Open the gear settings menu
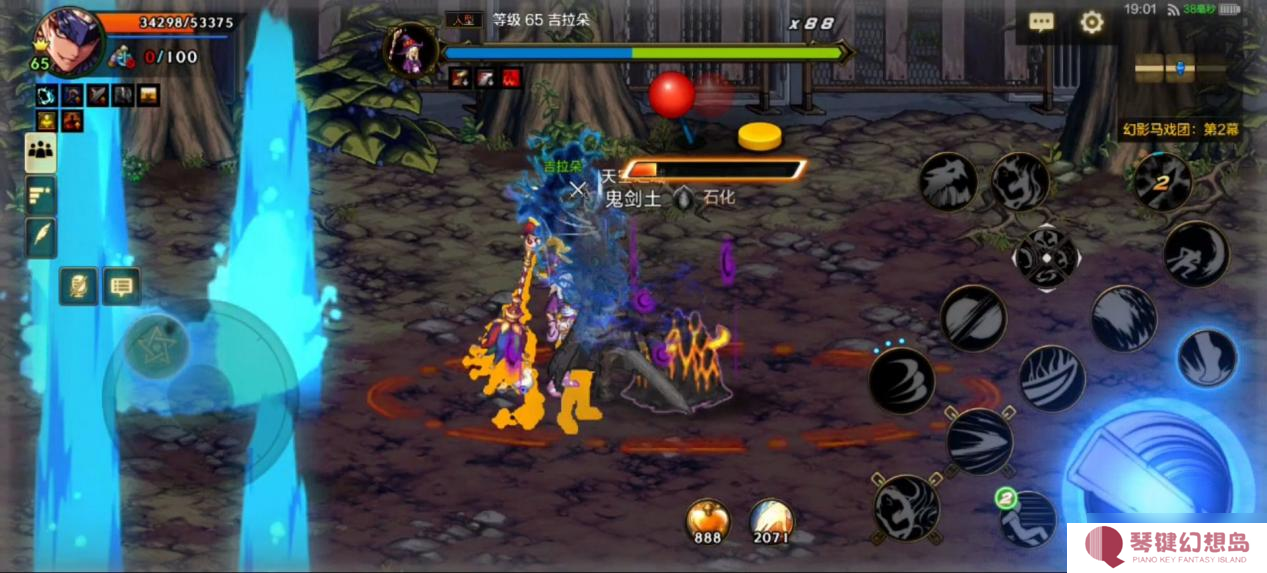 coord(1091,23)
